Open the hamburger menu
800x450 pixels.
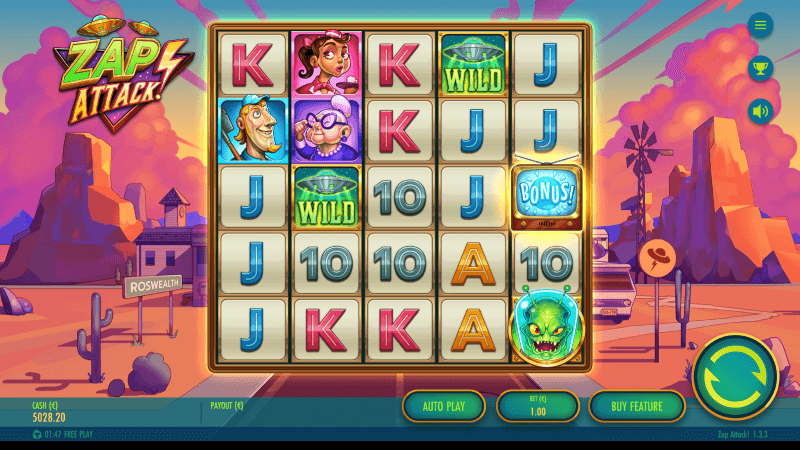[x=761, y=26]
